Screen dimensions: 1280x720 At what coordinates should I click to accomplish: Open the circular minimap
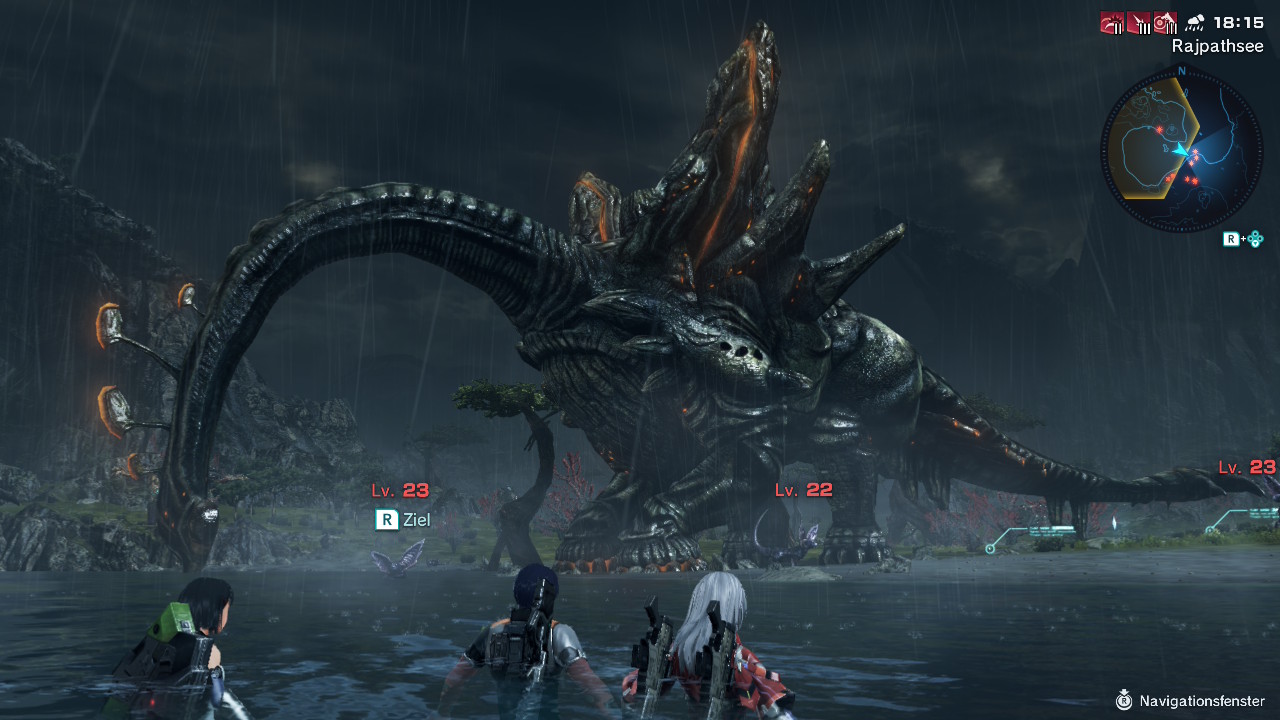(1181, 151)
